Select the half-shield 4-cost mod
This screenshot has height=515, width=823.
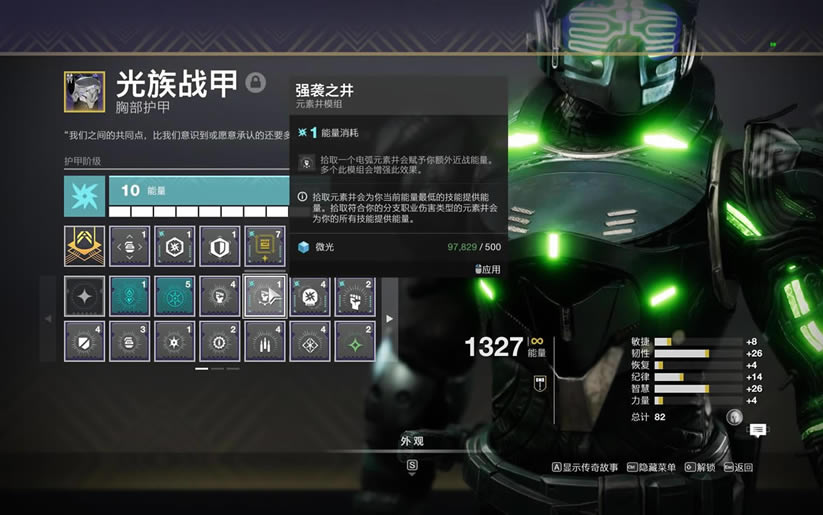click(84, 341)
